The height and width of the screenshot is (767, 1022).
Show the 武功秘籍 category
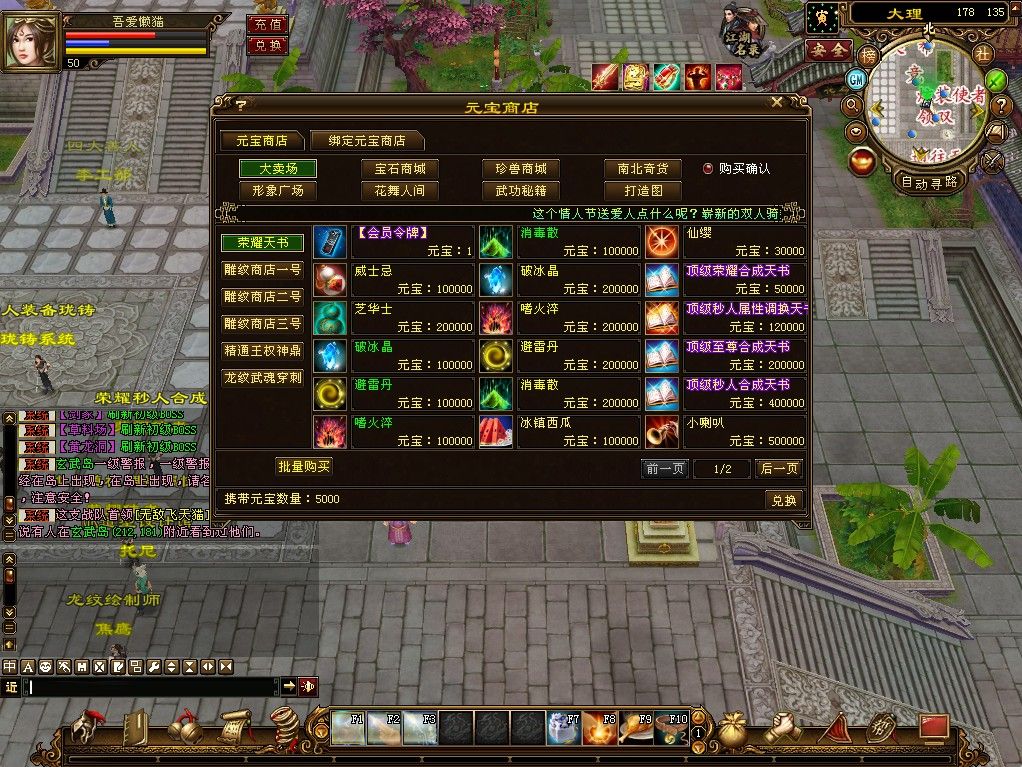pos(521,190)
